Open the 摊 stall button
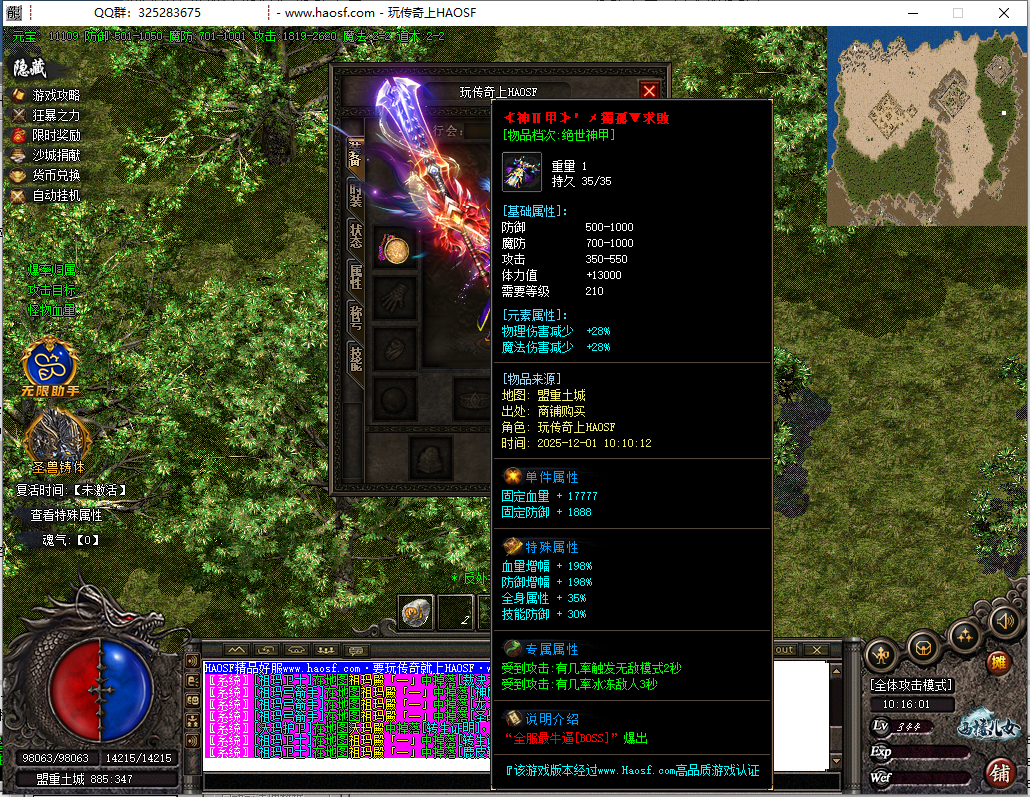The image size is (1030, 797). pyautogui.click(x=997, y=661)
